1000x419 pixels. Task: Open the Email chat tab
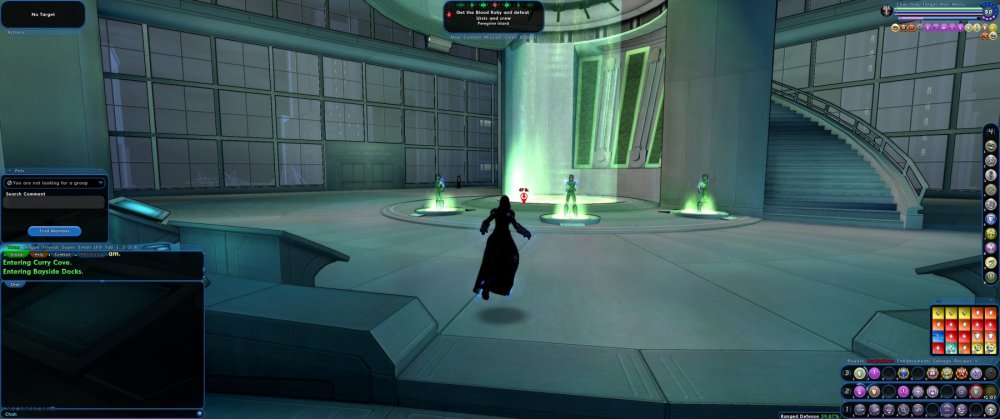click(84, 246)
